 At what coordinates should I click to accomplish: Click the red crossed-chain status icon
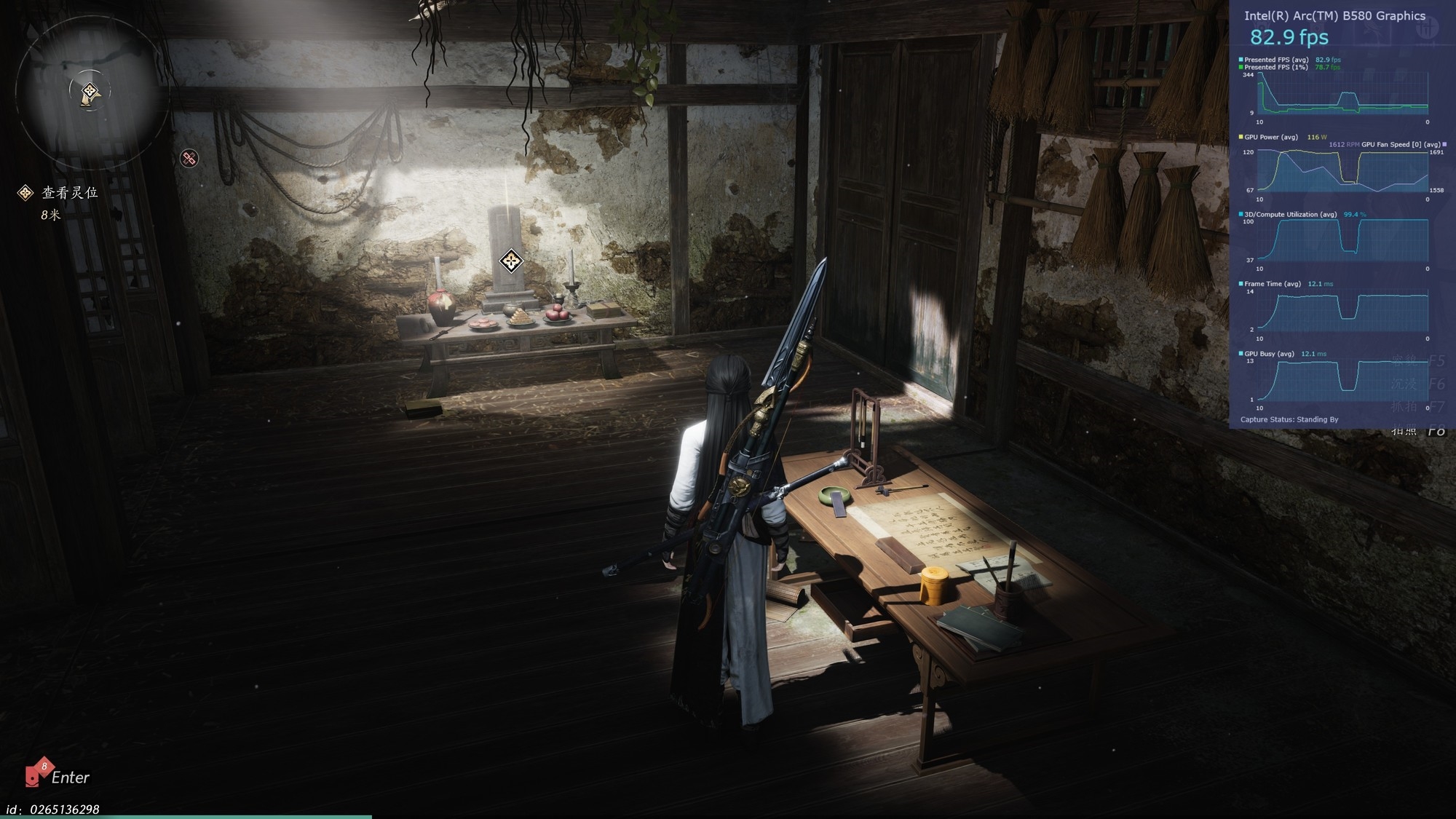click(x=189, y=158)
